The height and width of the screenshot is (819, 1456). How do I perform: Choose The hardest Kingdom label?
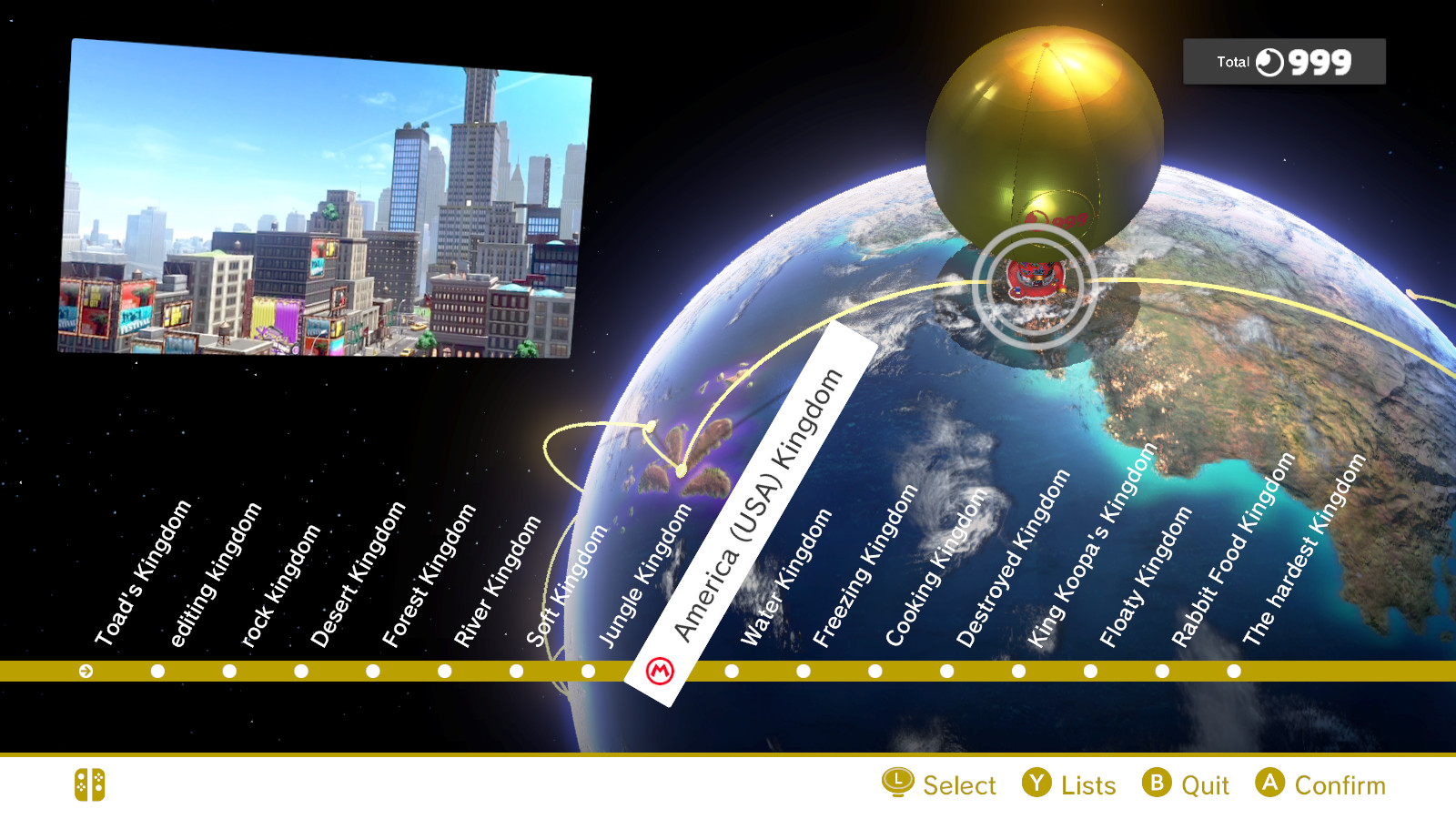point(1303,546)
